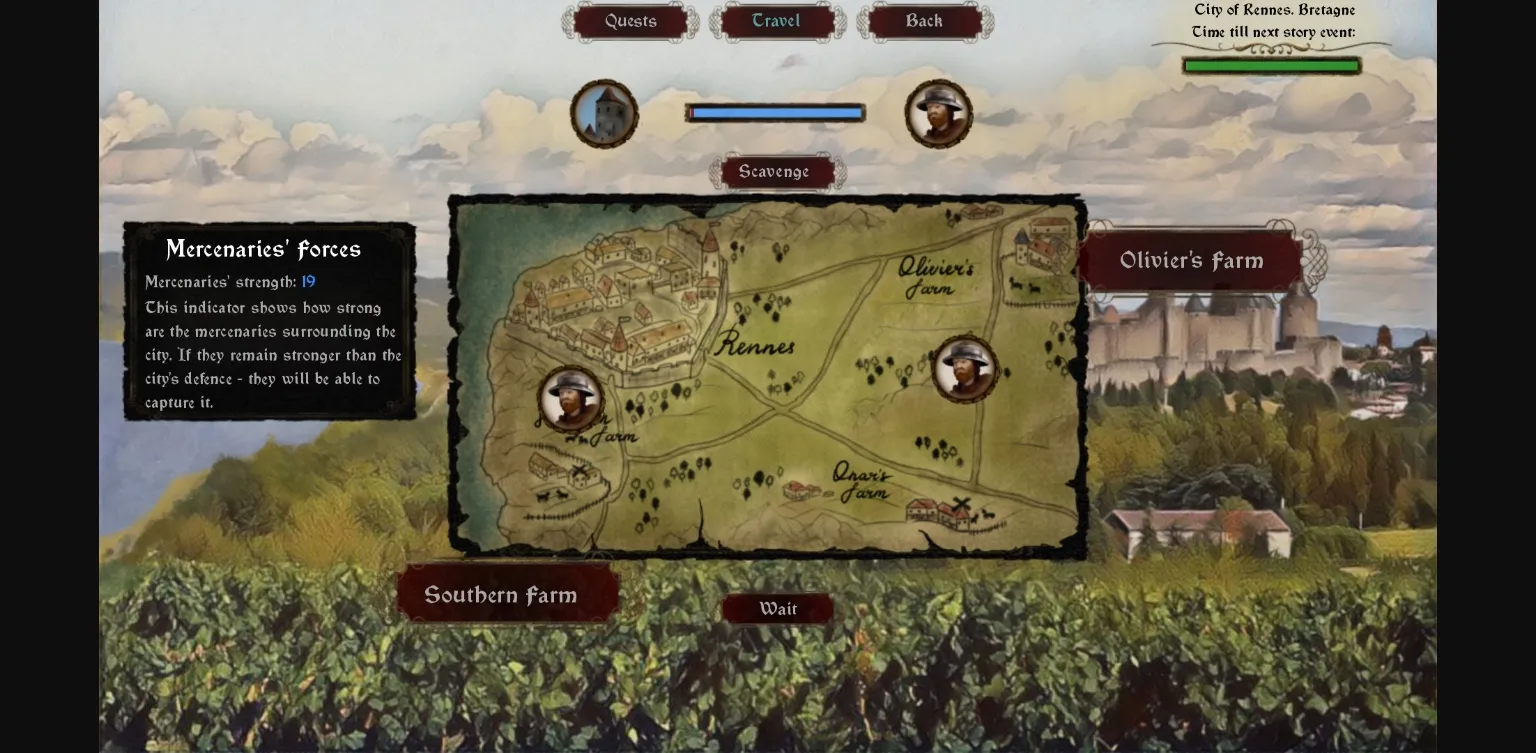Viewport: 1536px width, 753px height.
Task: Select the Travel tab
Action: point(775,20)
